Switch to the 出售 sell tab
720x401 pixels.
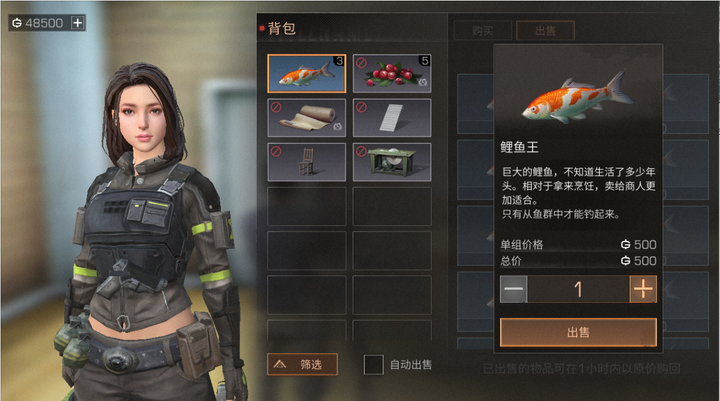coord(547,31)
